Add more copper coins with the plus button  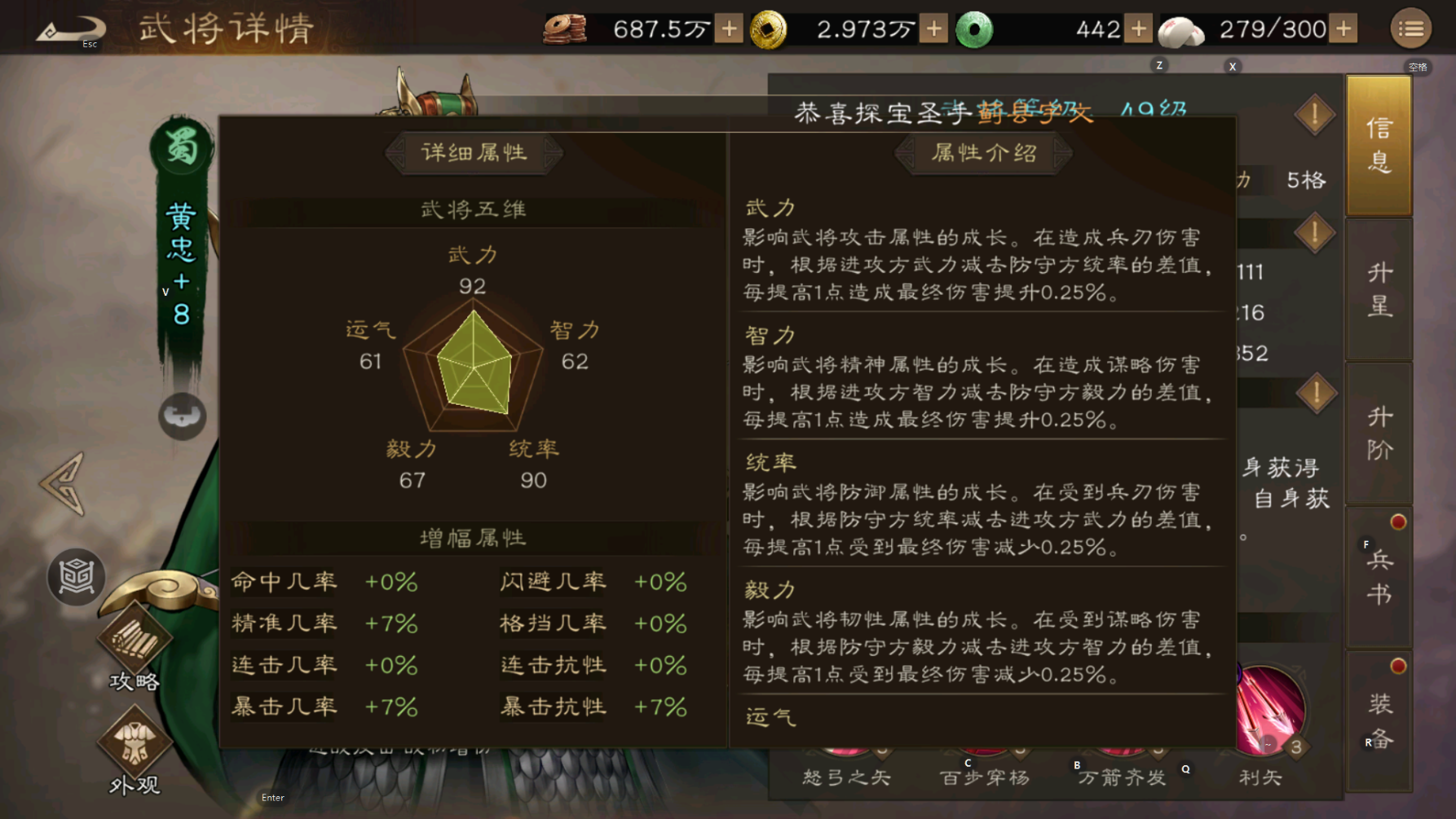point(729,29)
